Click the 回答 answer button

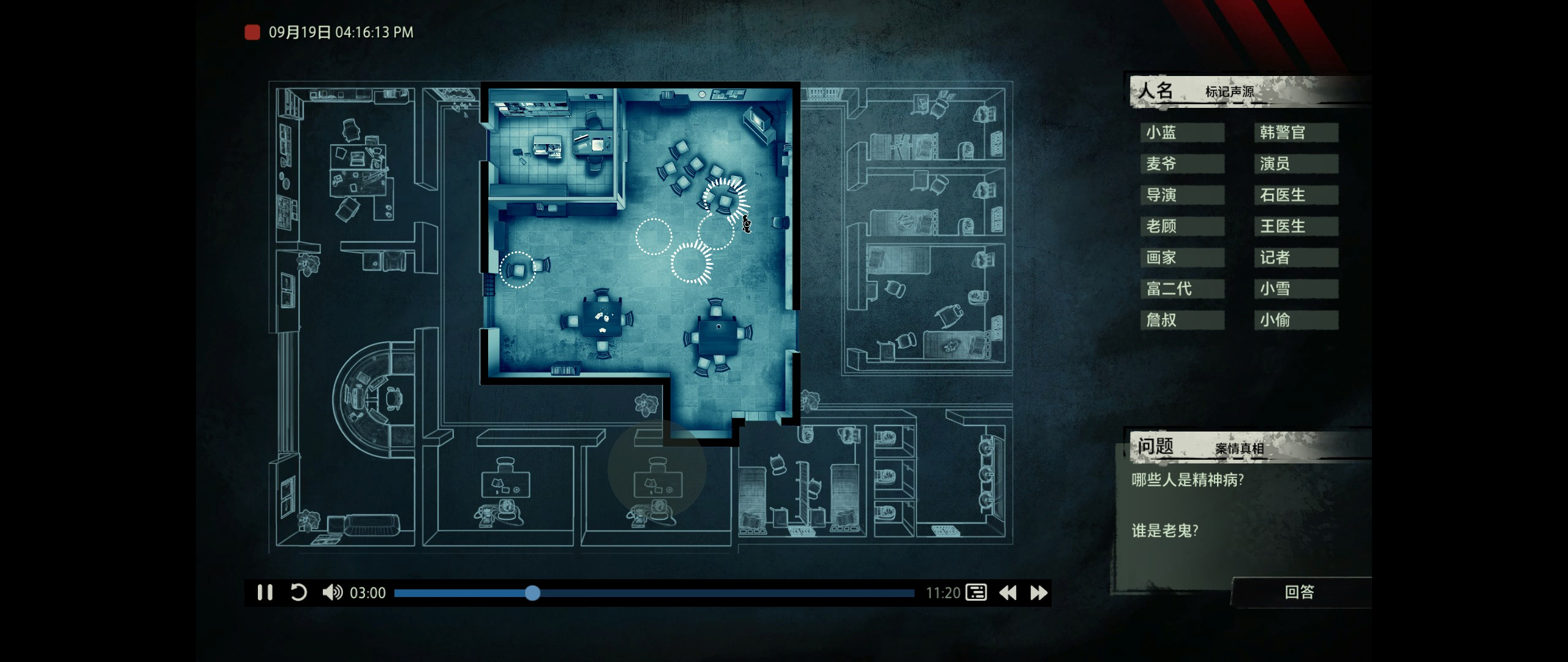click(1299, 592)
